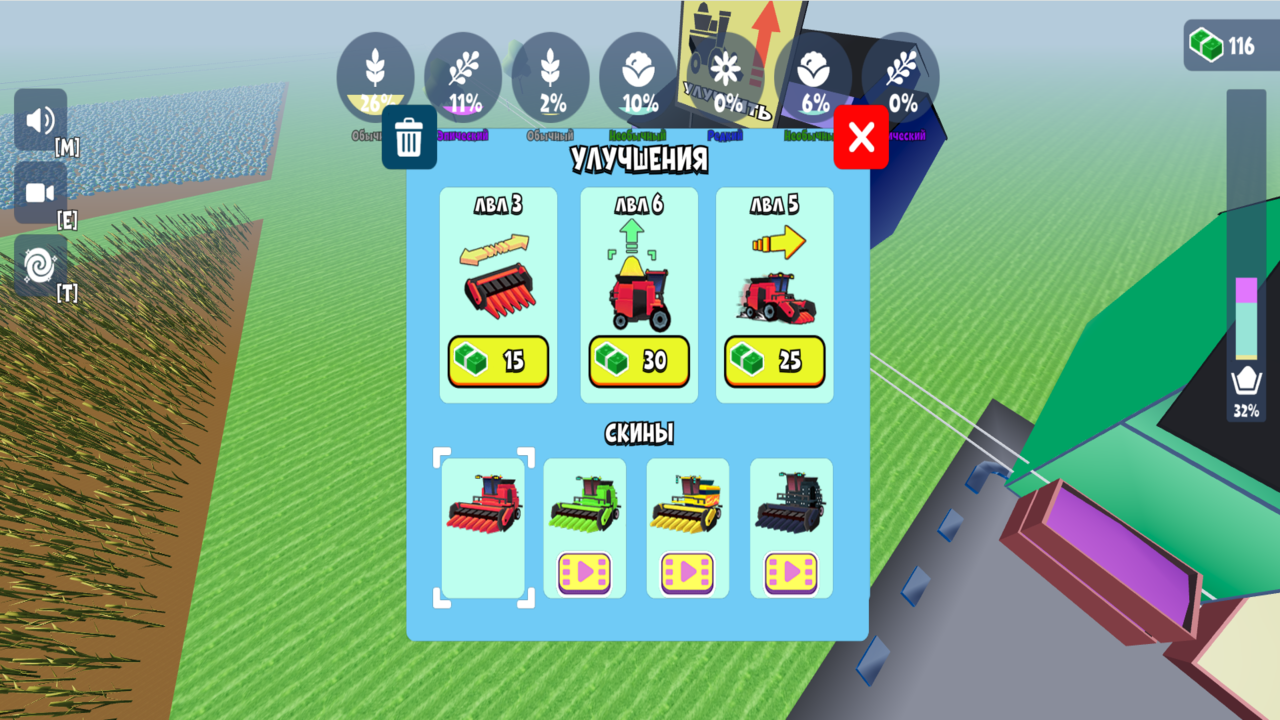Select the 10% Необычный flower crop icon

[x=638, y=75]
